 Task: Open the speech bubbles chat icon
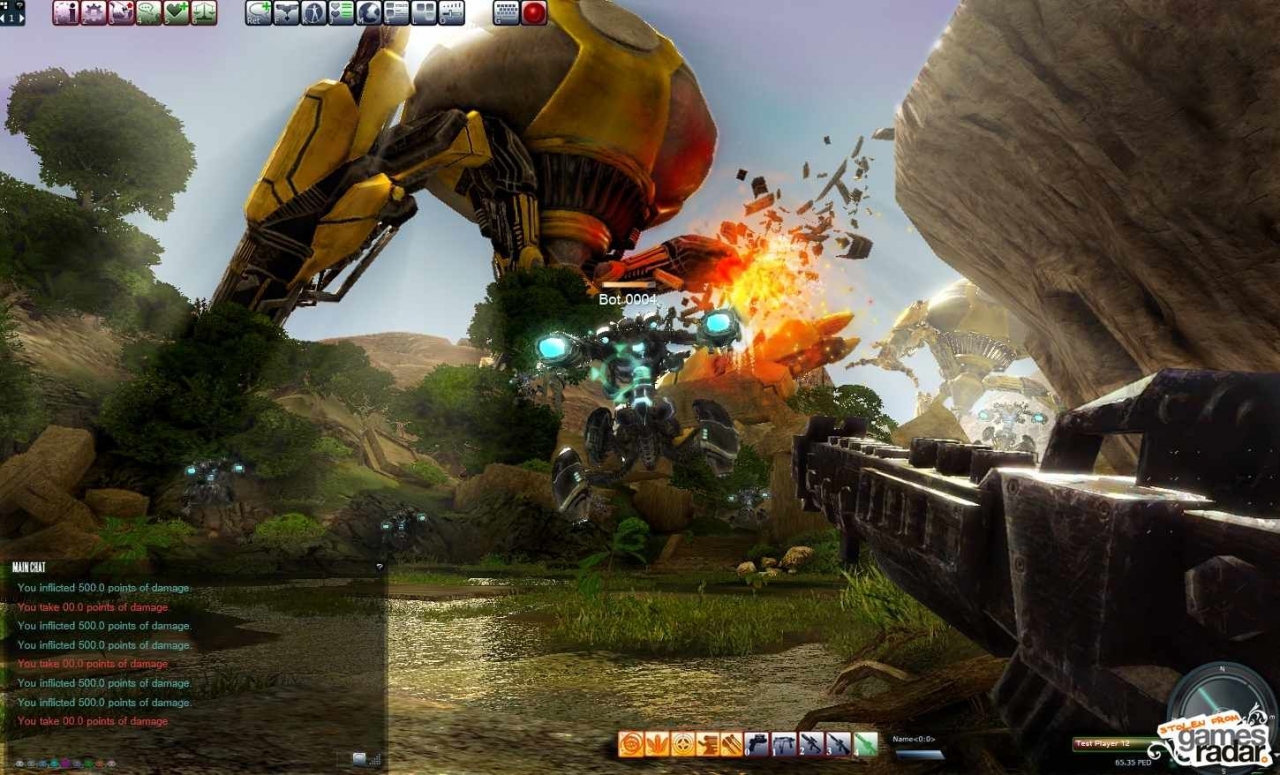(148, 13)
